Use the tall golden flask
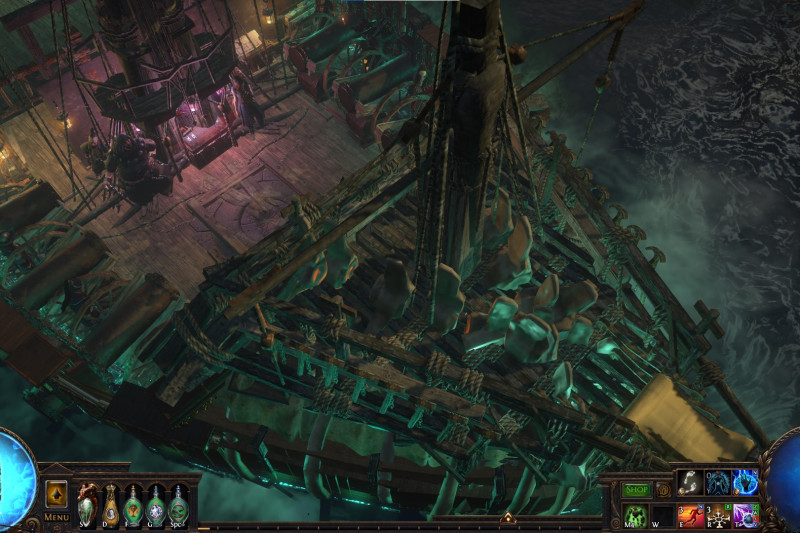The height and width of the screenshot is (533, 800). coord(110,504)
